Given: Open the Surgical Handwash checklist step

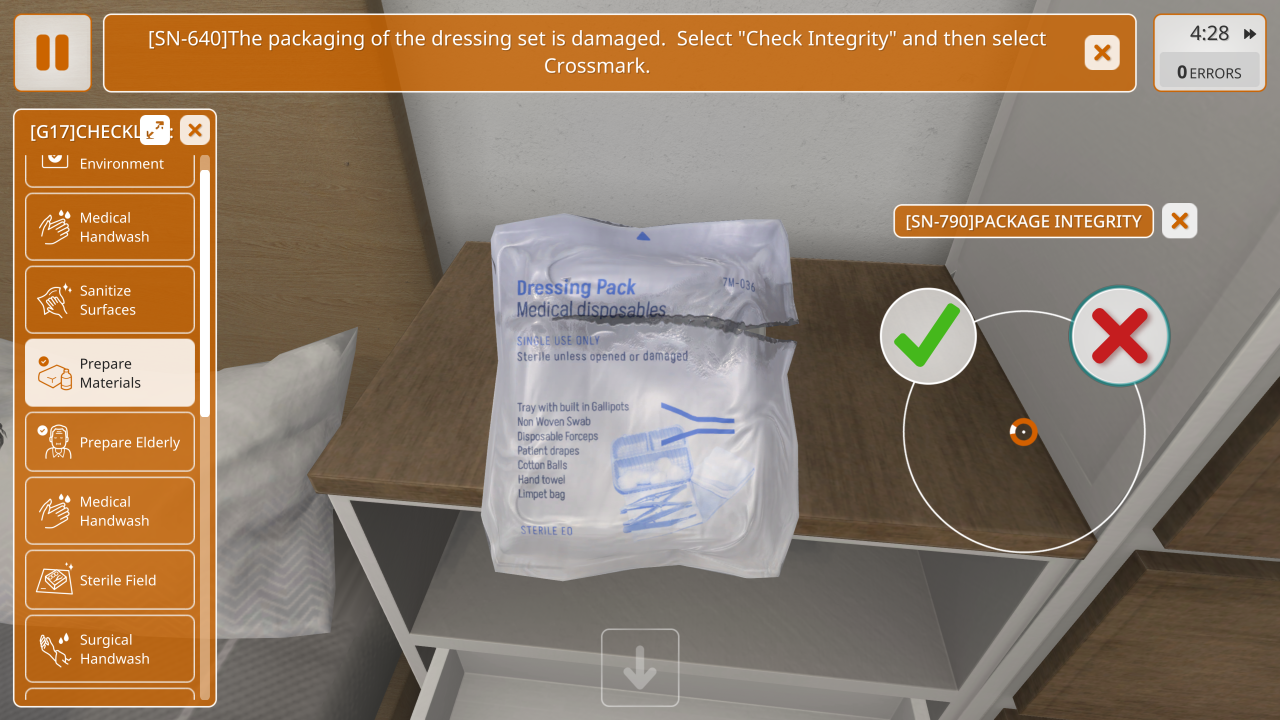Looking at the screenshot, I should (x=110, y=649).
